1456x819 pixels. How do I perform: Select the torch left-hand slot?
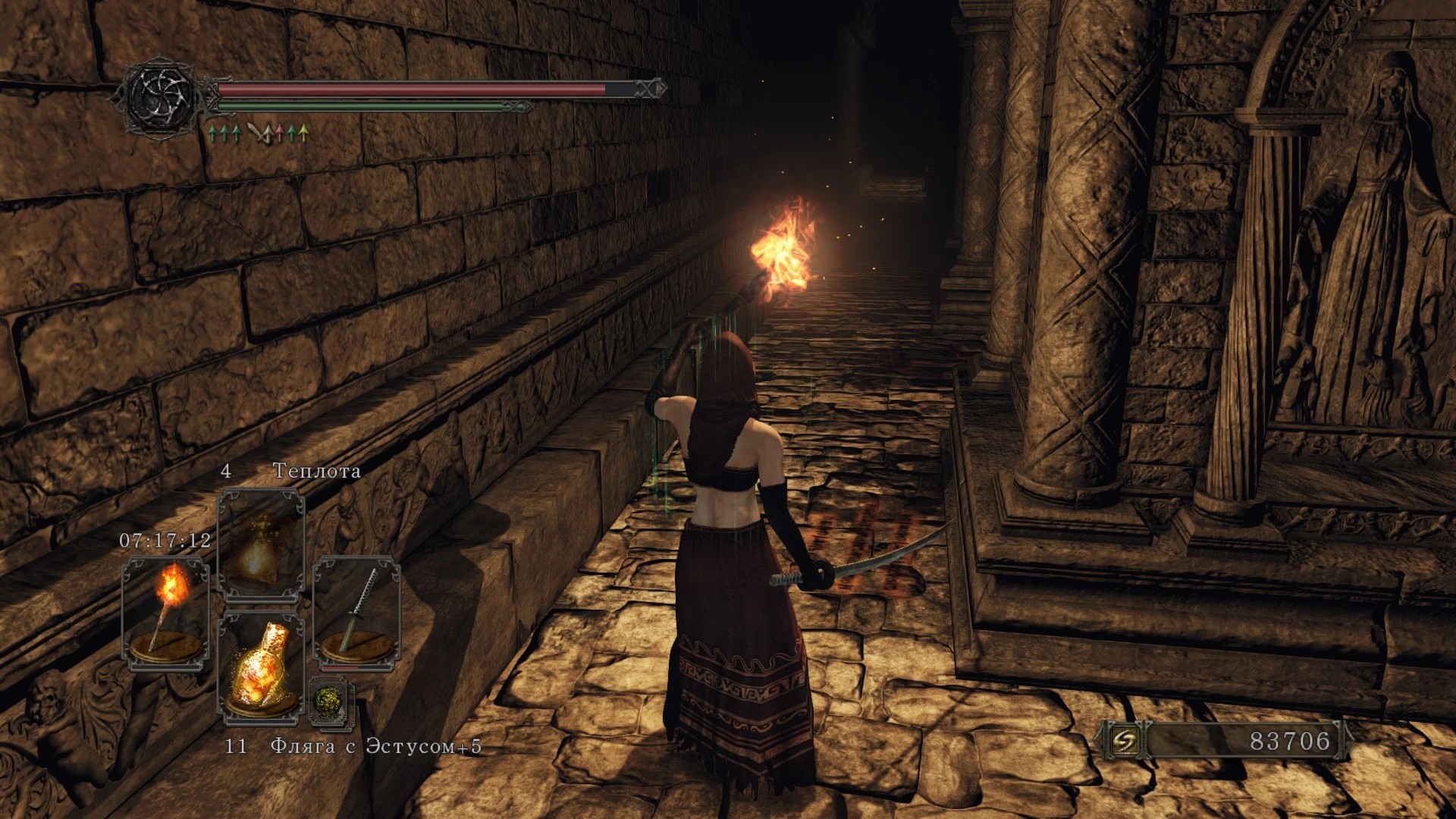pyautogui.click(x=165, y=613)
